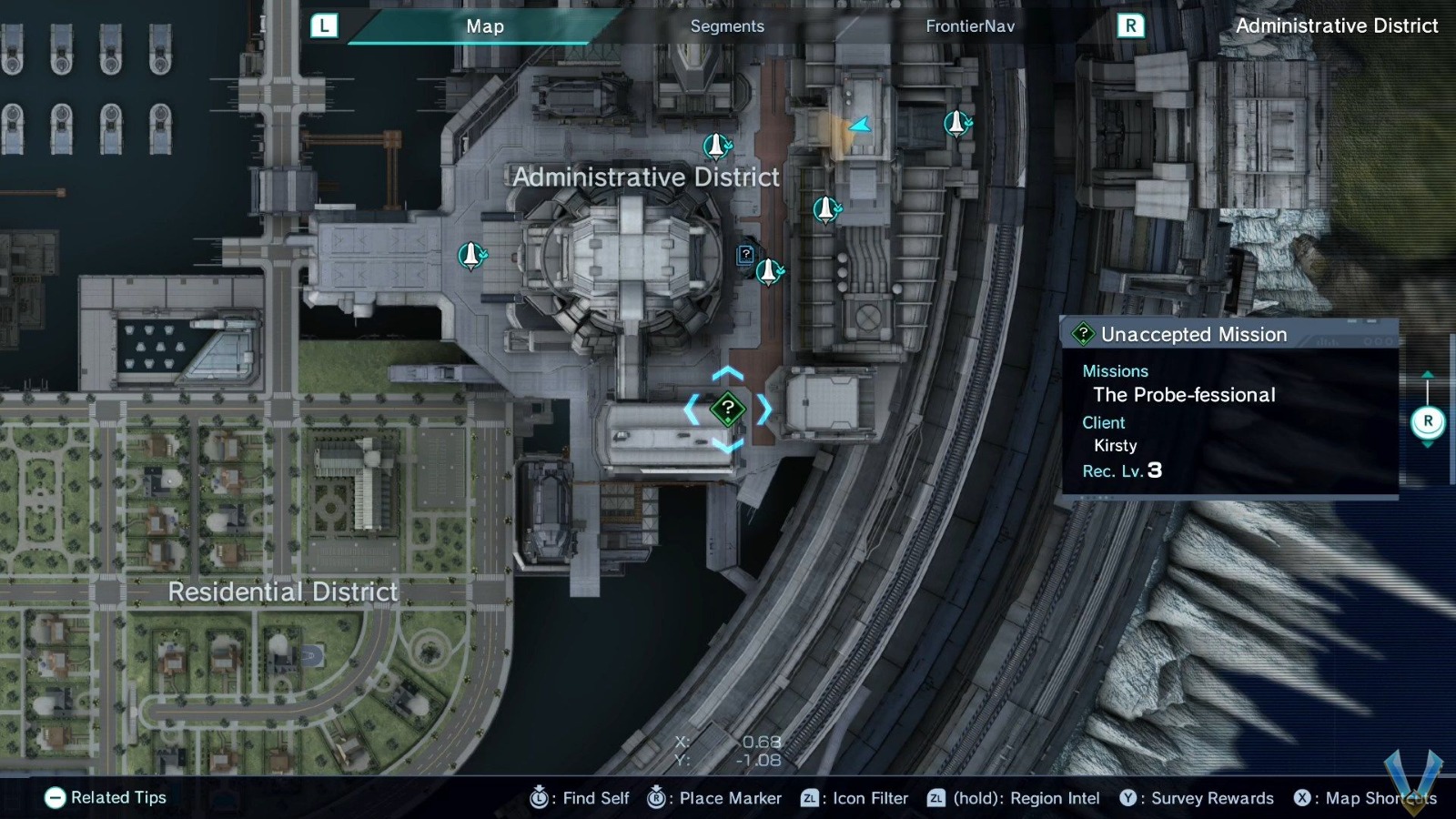Click the R shoulder button indicator
The image size is (1456, 819).
point(1131,26)
